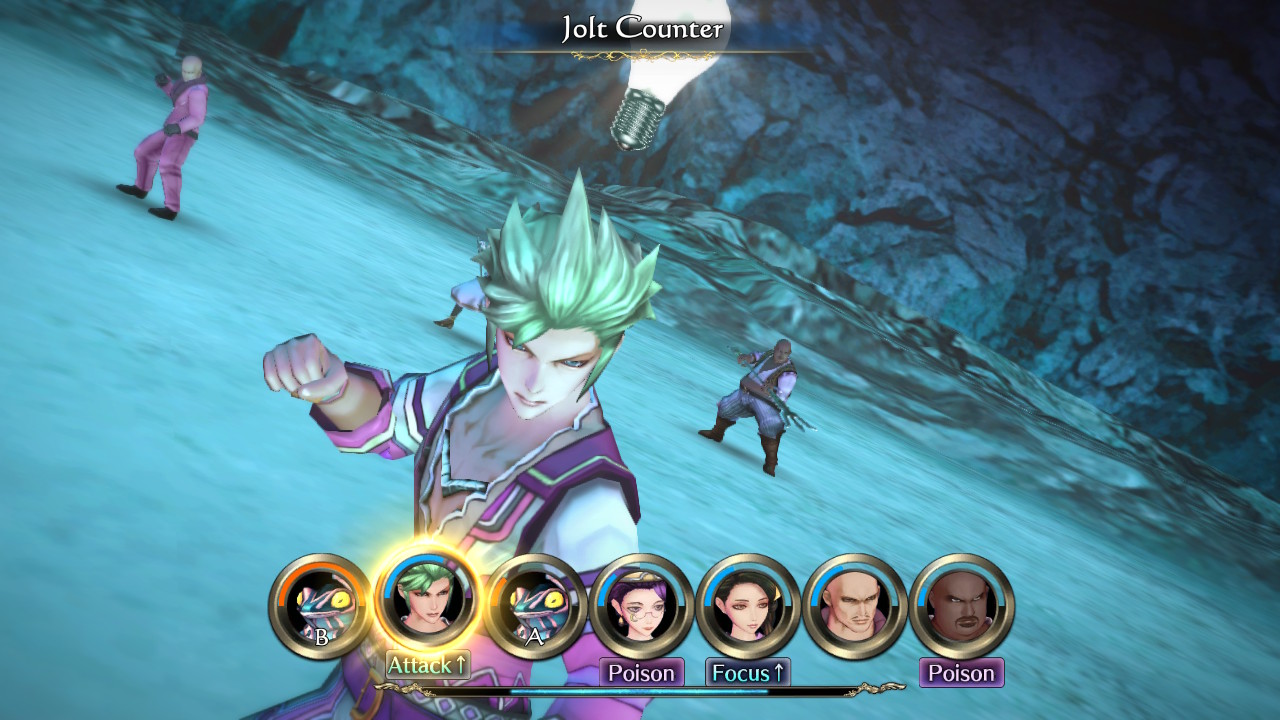
Task: Pick the bald pale man portrait
Action: tap(855, 606)
